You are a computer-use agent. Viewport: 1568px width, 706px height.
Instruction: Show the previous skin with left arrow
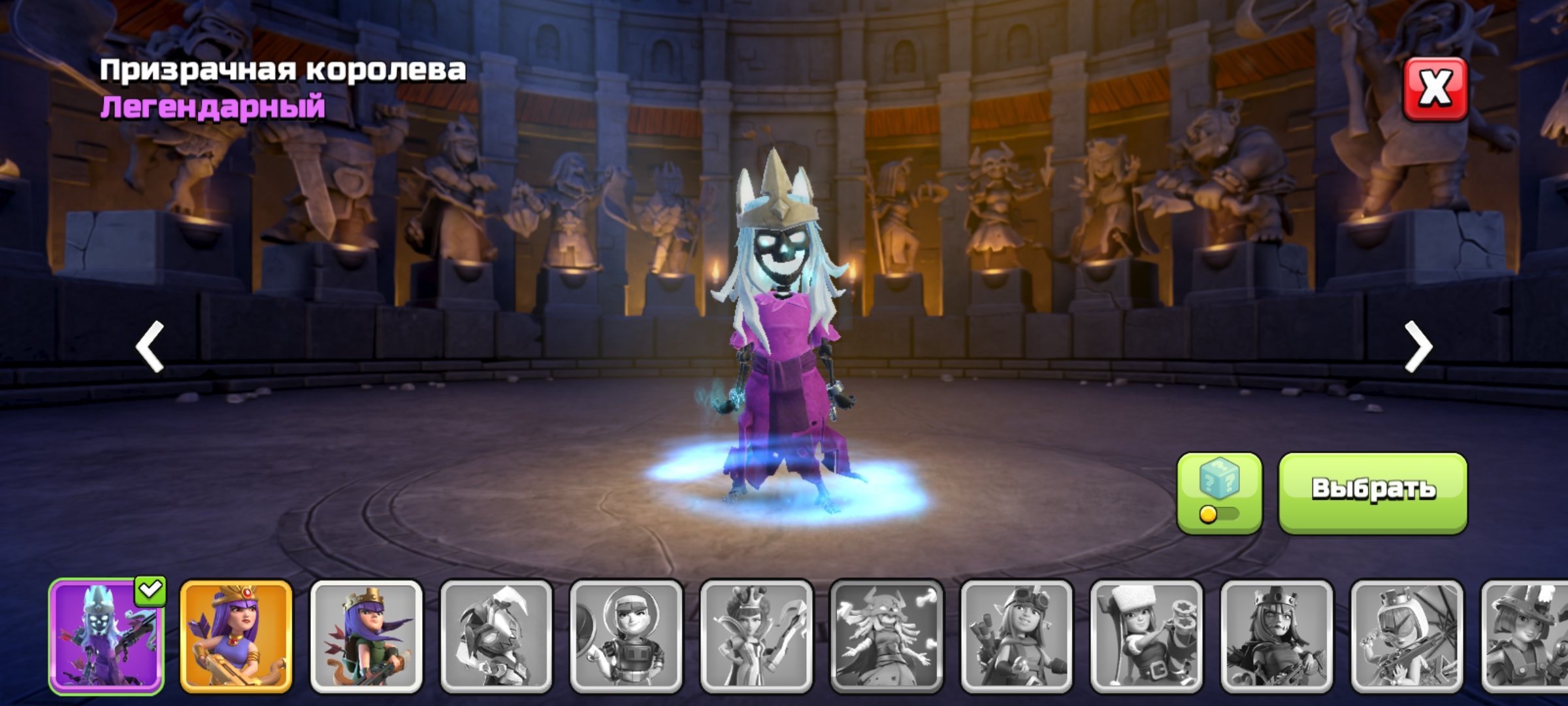point(150,346)
